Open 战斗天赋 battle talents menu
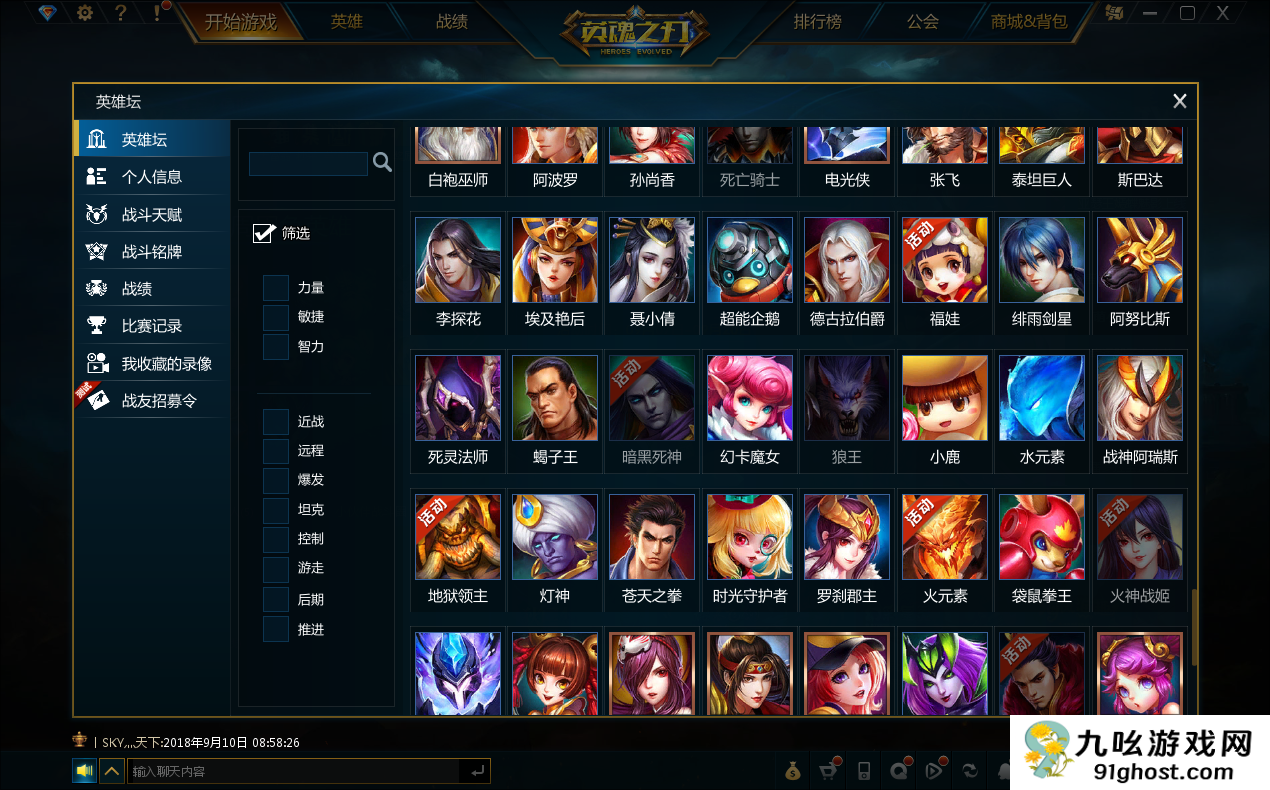Screen dimensions: 1270x790 click(x=151, y=215)
